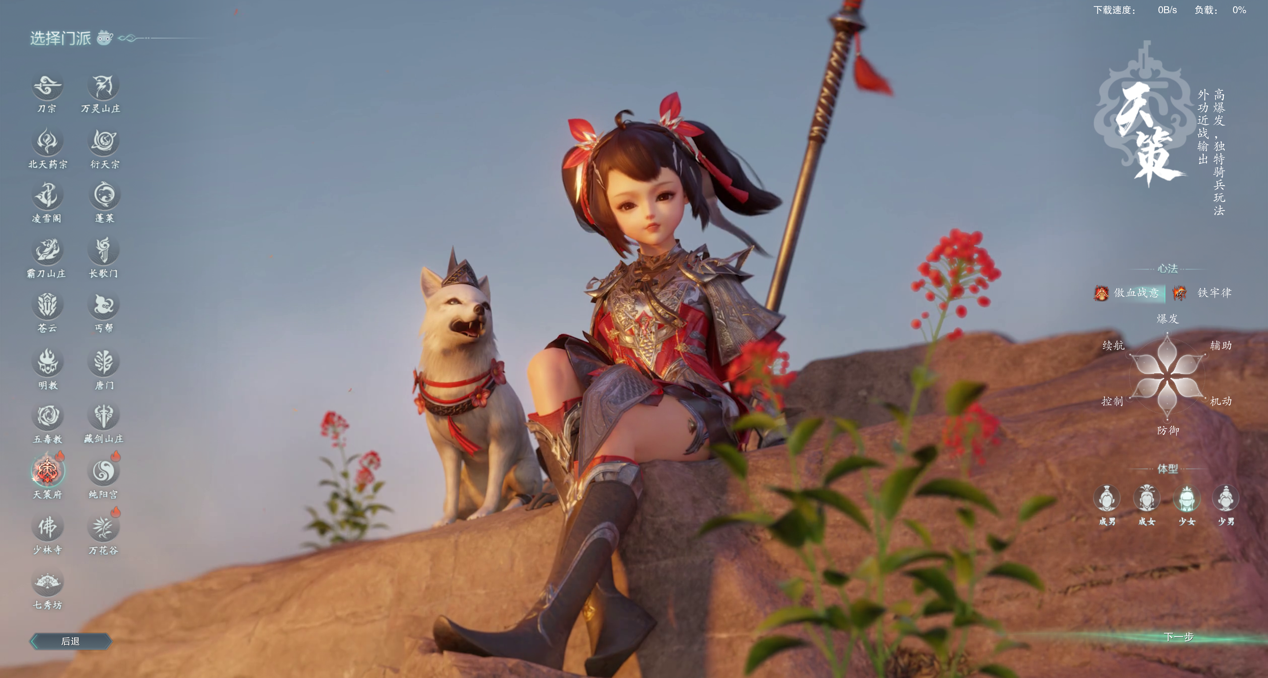Pick the 七秀坊 sect
This screenshot has width=1268, height=678.
(x=47, y=582)
